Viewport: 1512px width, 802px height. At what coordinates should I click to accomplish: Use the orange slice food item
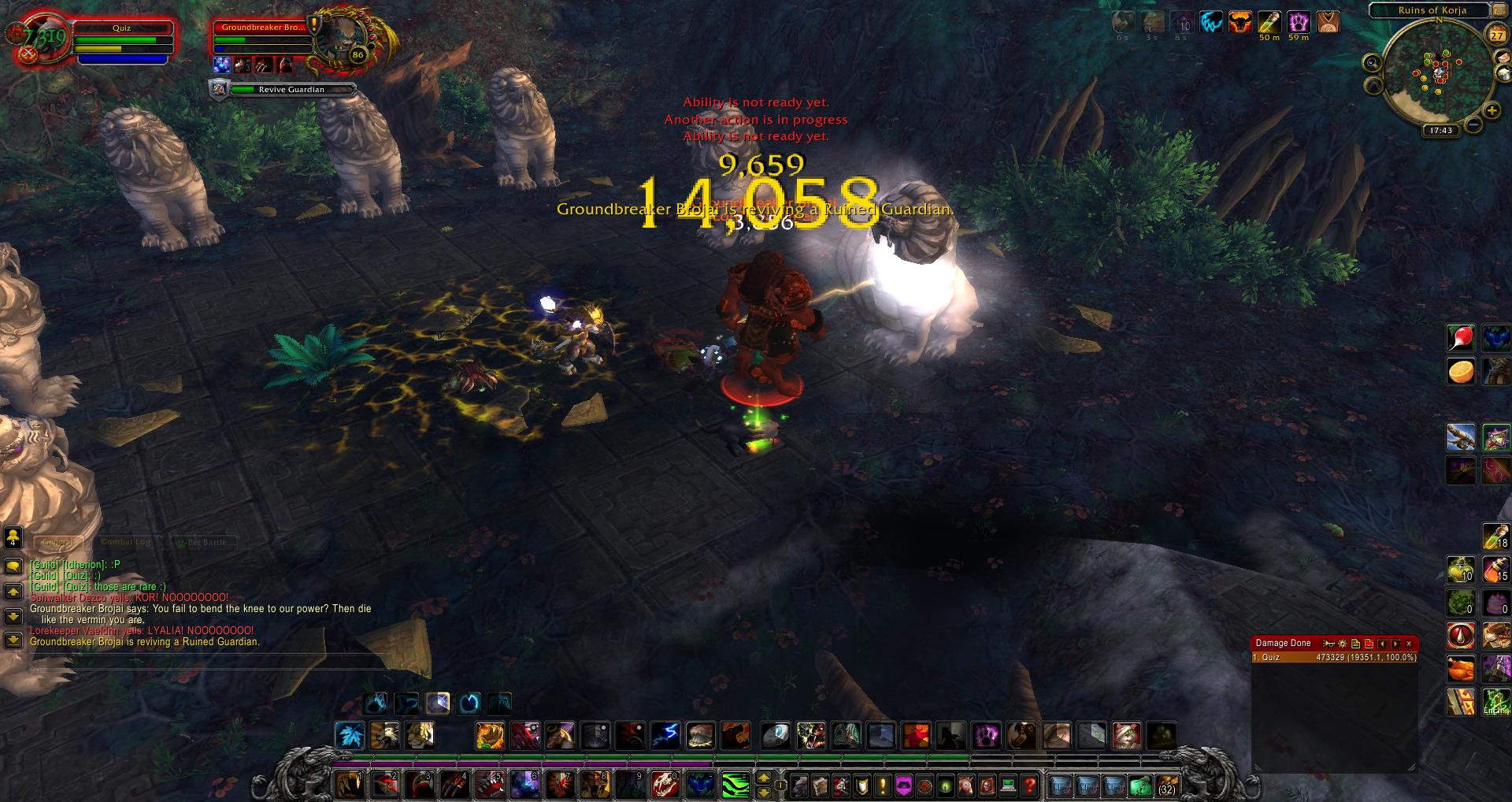(x=1461, y=371)
